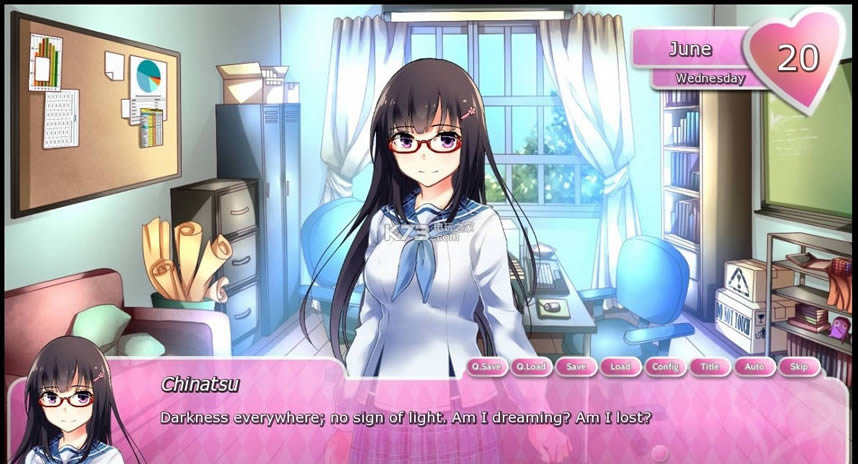Open quick load with Q.Load
Screen dimensions: 858x464
click(x=532, y=367)
